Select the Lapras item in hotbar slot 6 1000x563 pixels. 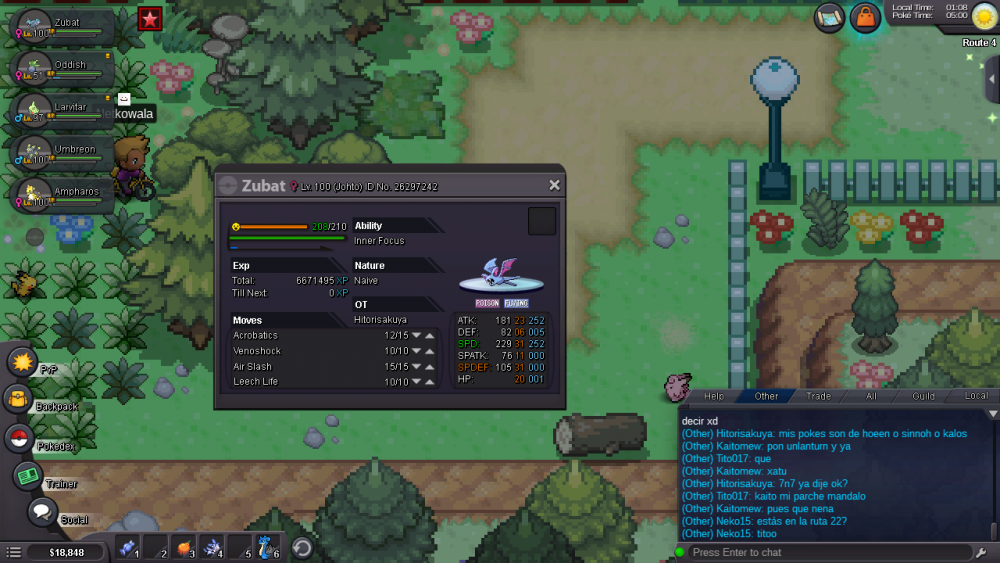click(264, 547)
